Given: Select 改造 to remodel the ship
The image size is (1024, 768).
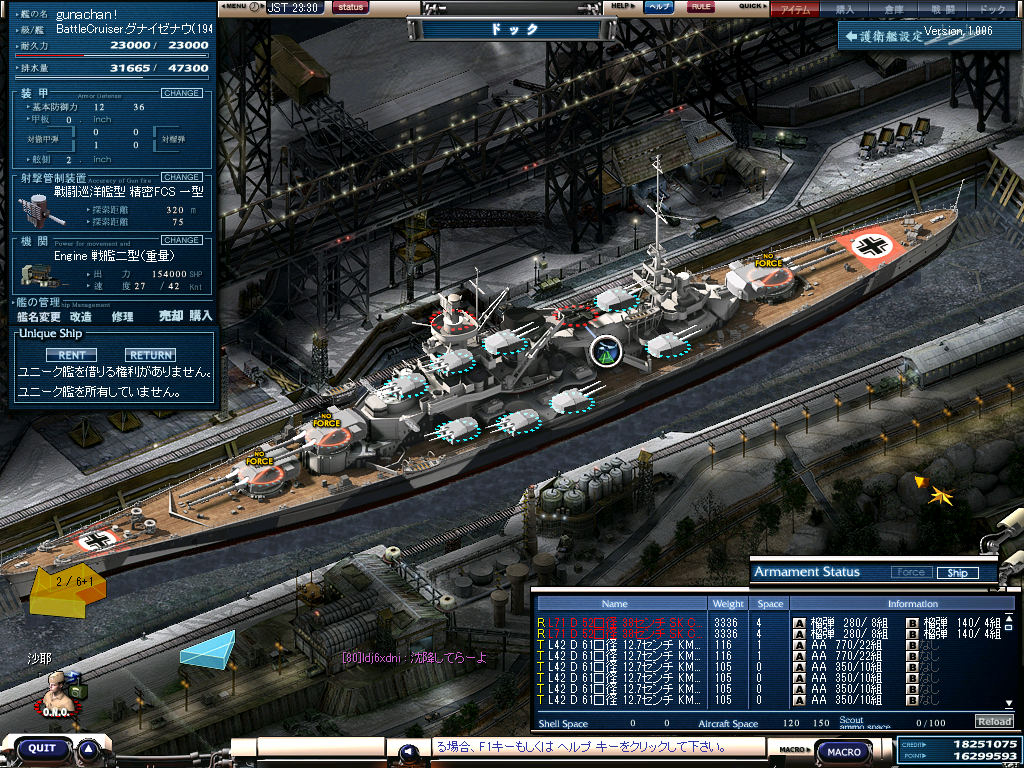Looking at the screenshot, I should click(81, 316).
